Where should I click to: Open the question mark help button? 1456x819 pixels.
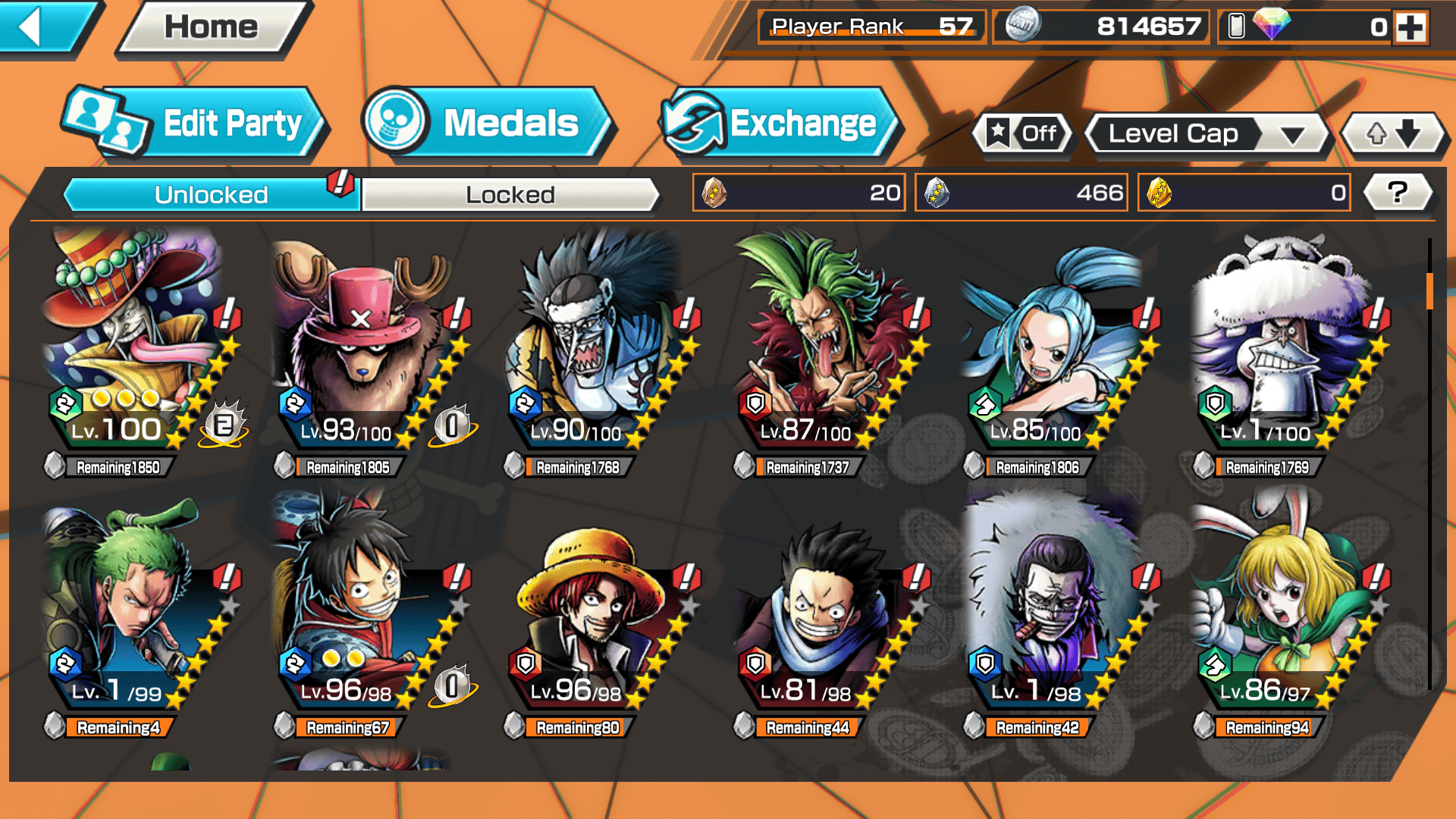coord(1398,193)
